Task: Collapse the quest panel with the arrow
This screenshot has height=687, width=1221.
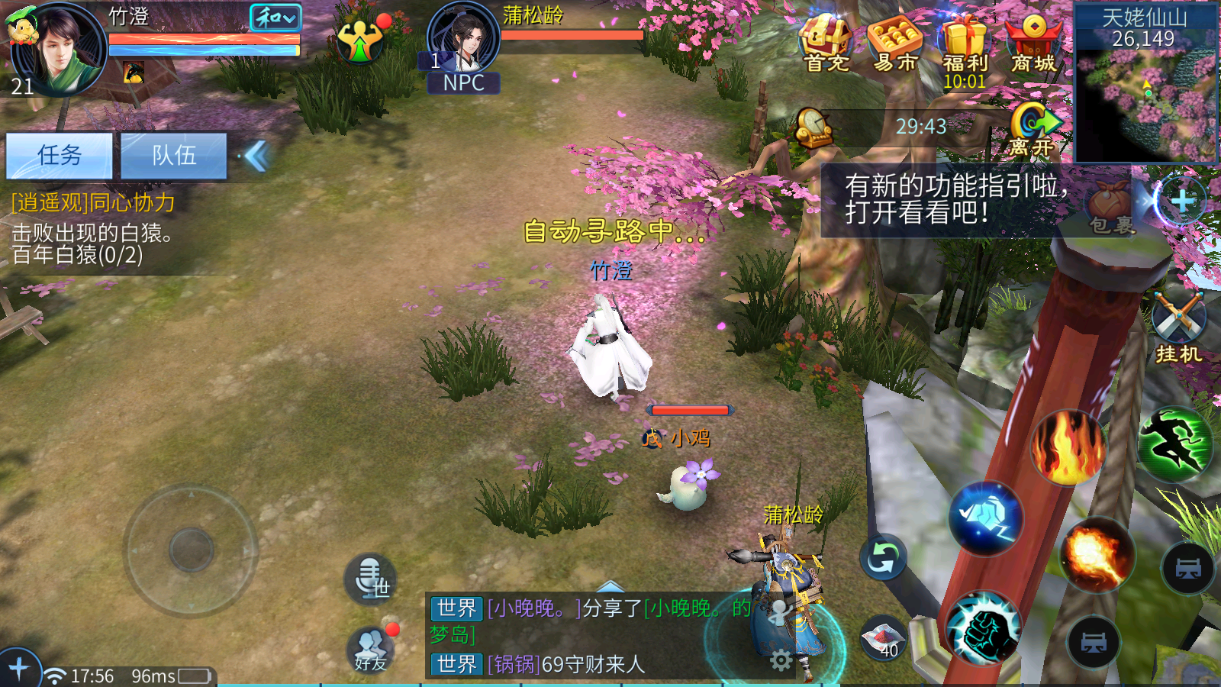Action: coord(256,155)
